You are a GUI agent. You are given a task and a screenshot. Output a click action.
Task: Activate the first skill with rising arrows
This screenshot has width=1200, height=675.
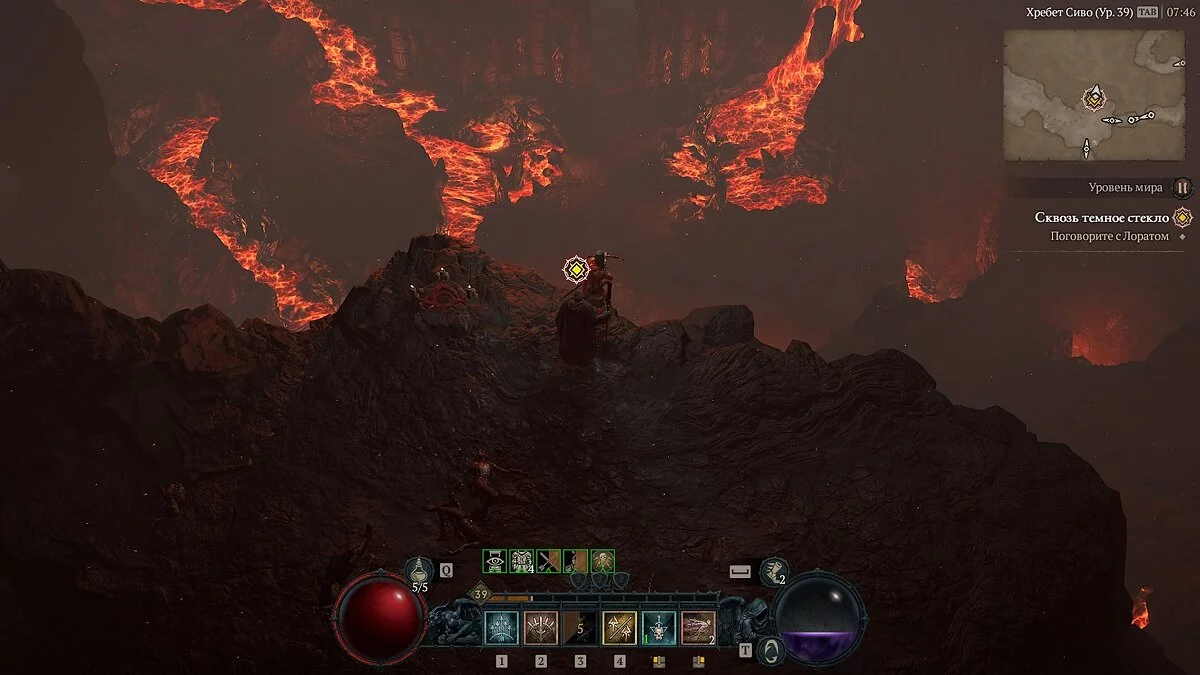pos(501,628)
